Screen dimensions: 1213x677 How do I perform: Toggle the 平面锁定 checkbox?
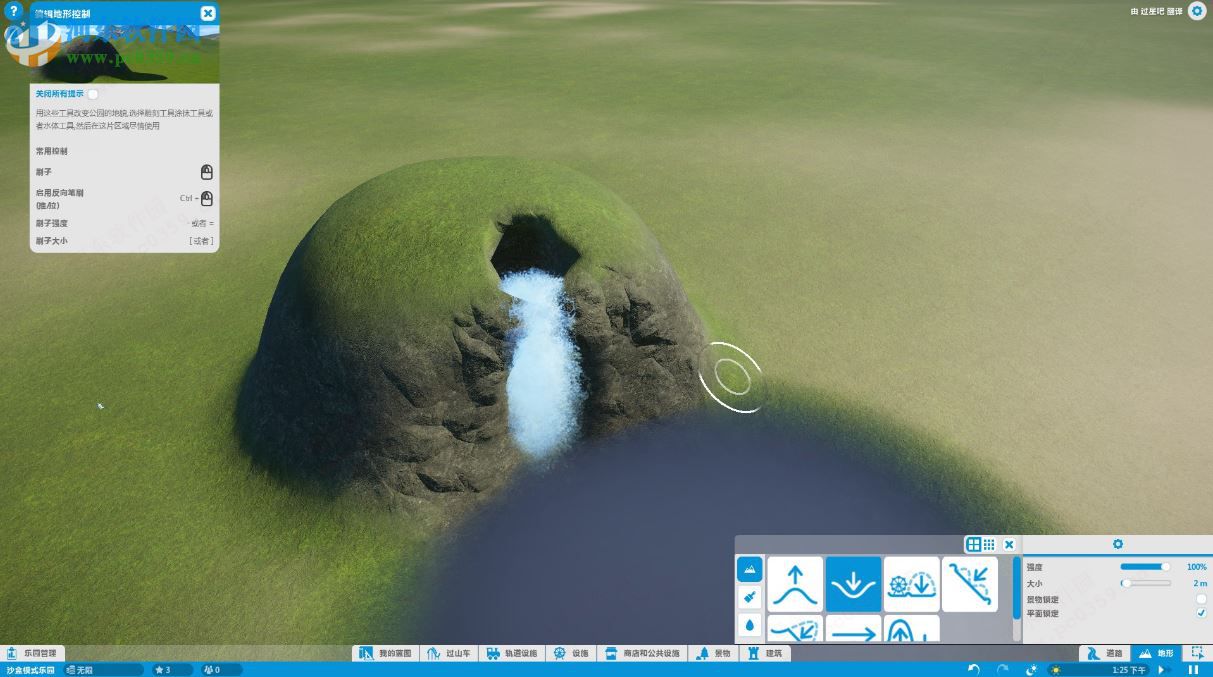1201,613
